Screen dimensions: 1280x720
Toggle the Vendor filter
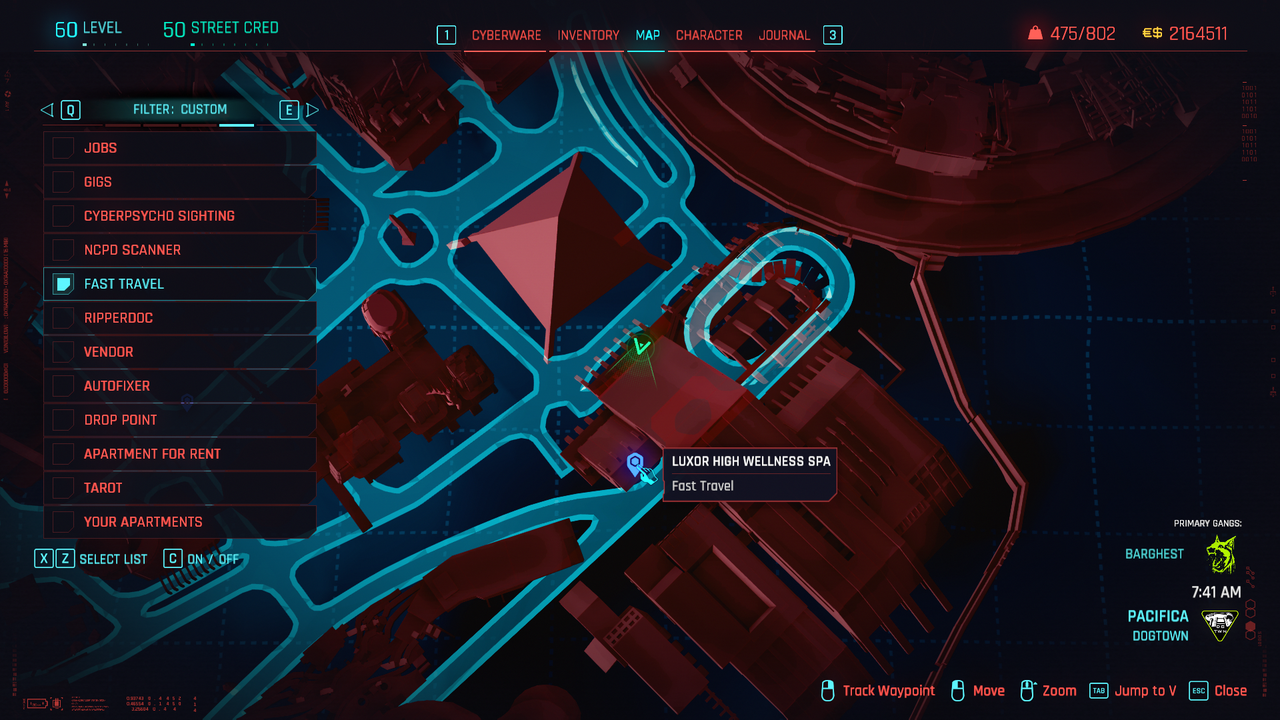pos(64,352)
